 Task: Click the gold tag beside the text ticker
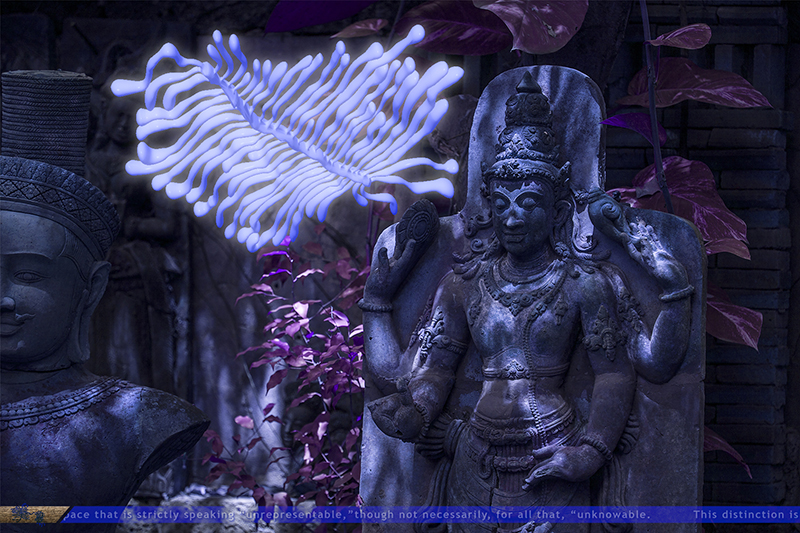[x=32, y=514]
